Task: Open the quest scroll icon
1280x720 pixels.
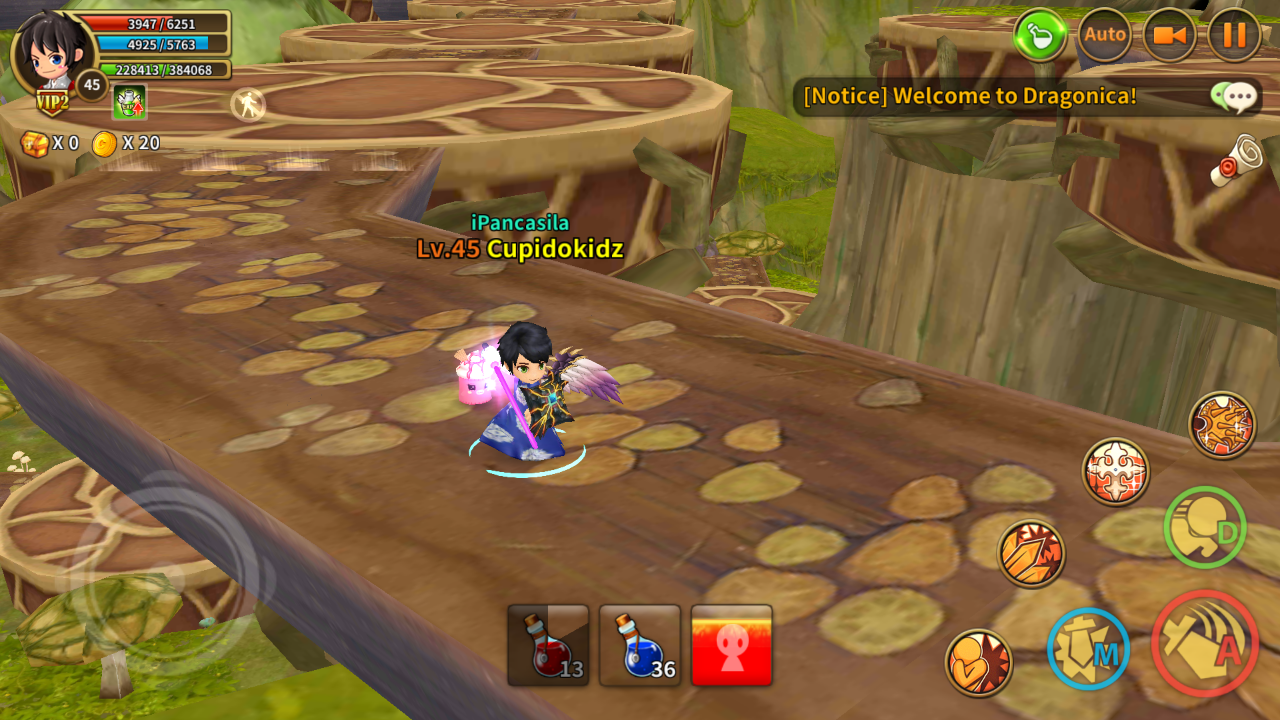Action: pyautogui.click(x=1236, y=160)
